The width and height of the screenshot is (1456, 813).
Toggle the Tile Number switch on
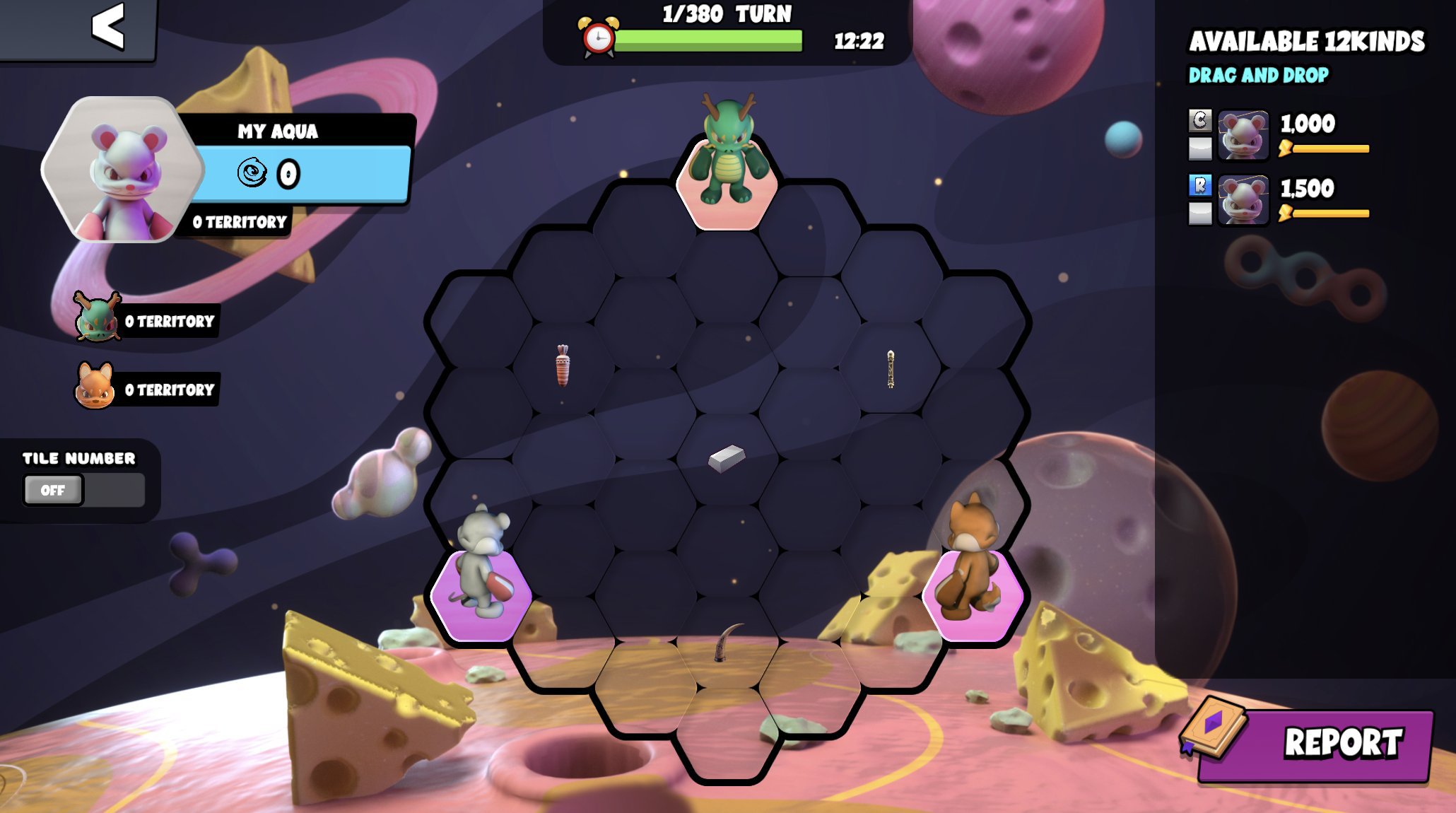pyautogui.click(x=83, y=490)
